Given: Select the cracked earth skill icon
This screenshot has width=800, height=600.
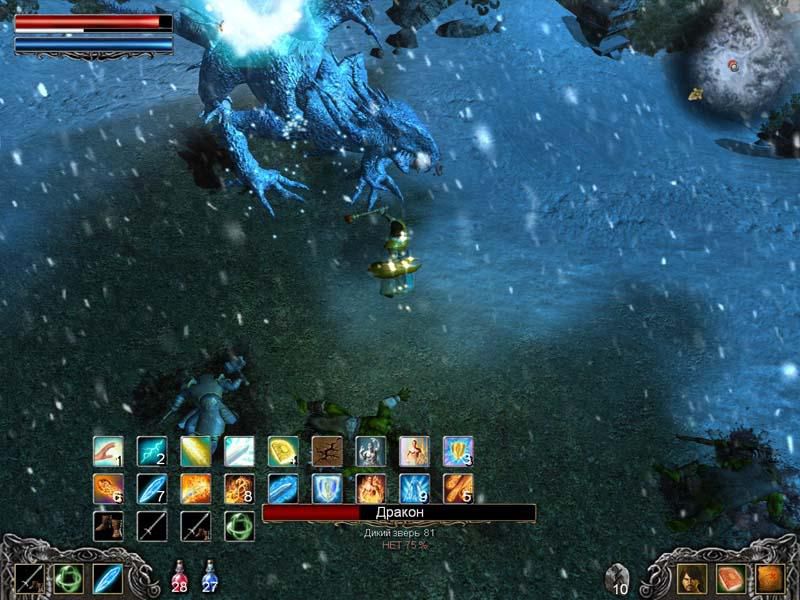Looking at the screenshot, I should tap(326, 451).
